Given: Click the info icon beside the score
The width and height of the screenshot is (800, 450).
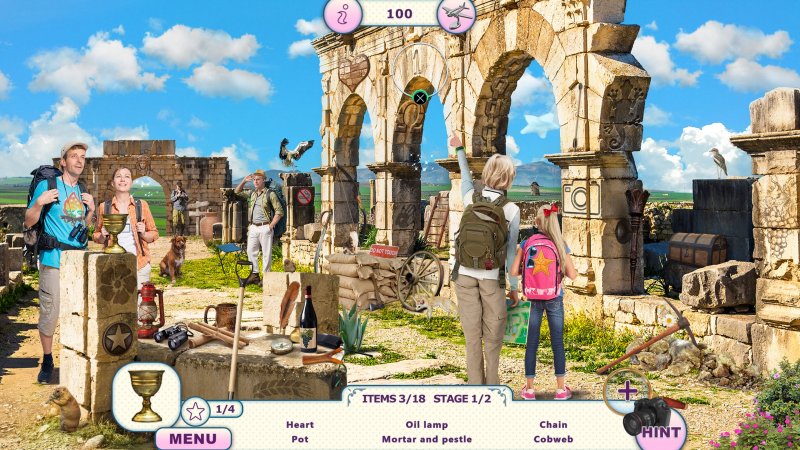Looking at the screenshot, I should pyautogui.click(x=342, y=16).
